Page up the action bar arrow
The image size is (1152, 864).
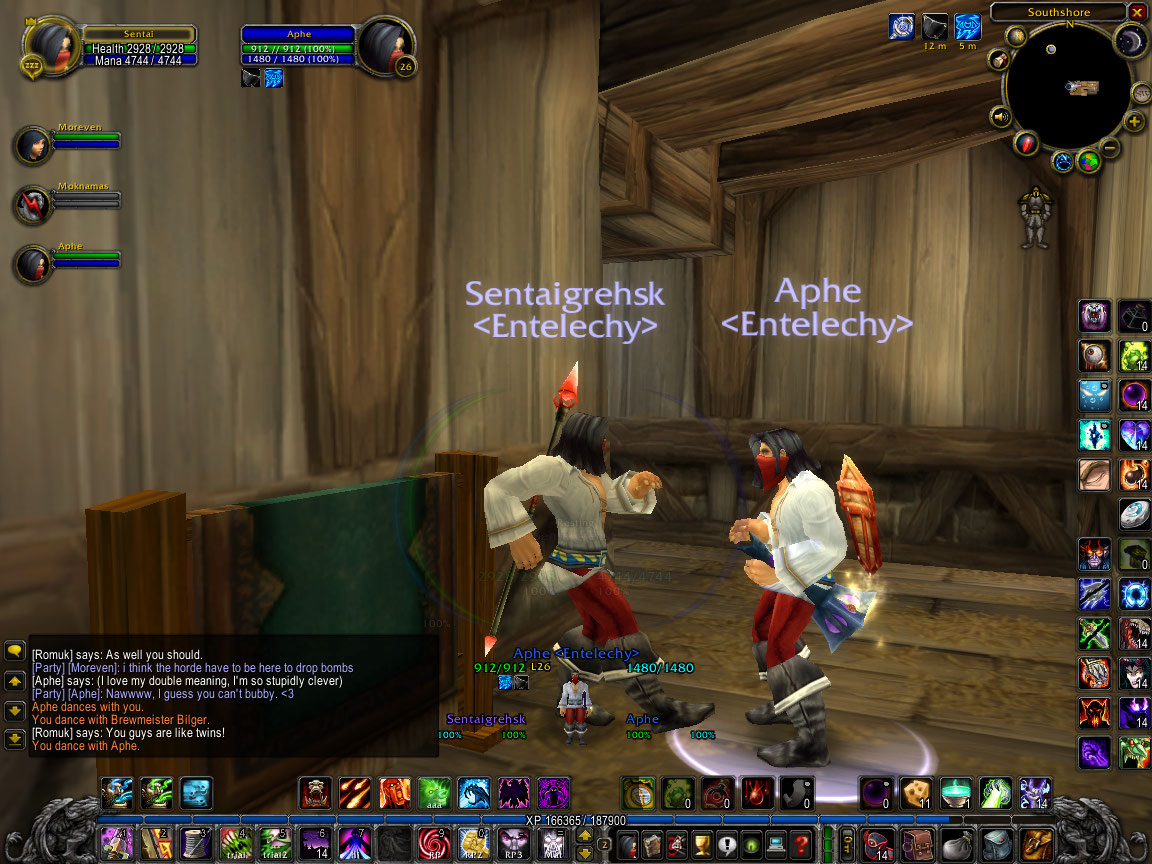pyautogui.click(x=585, y=835)
